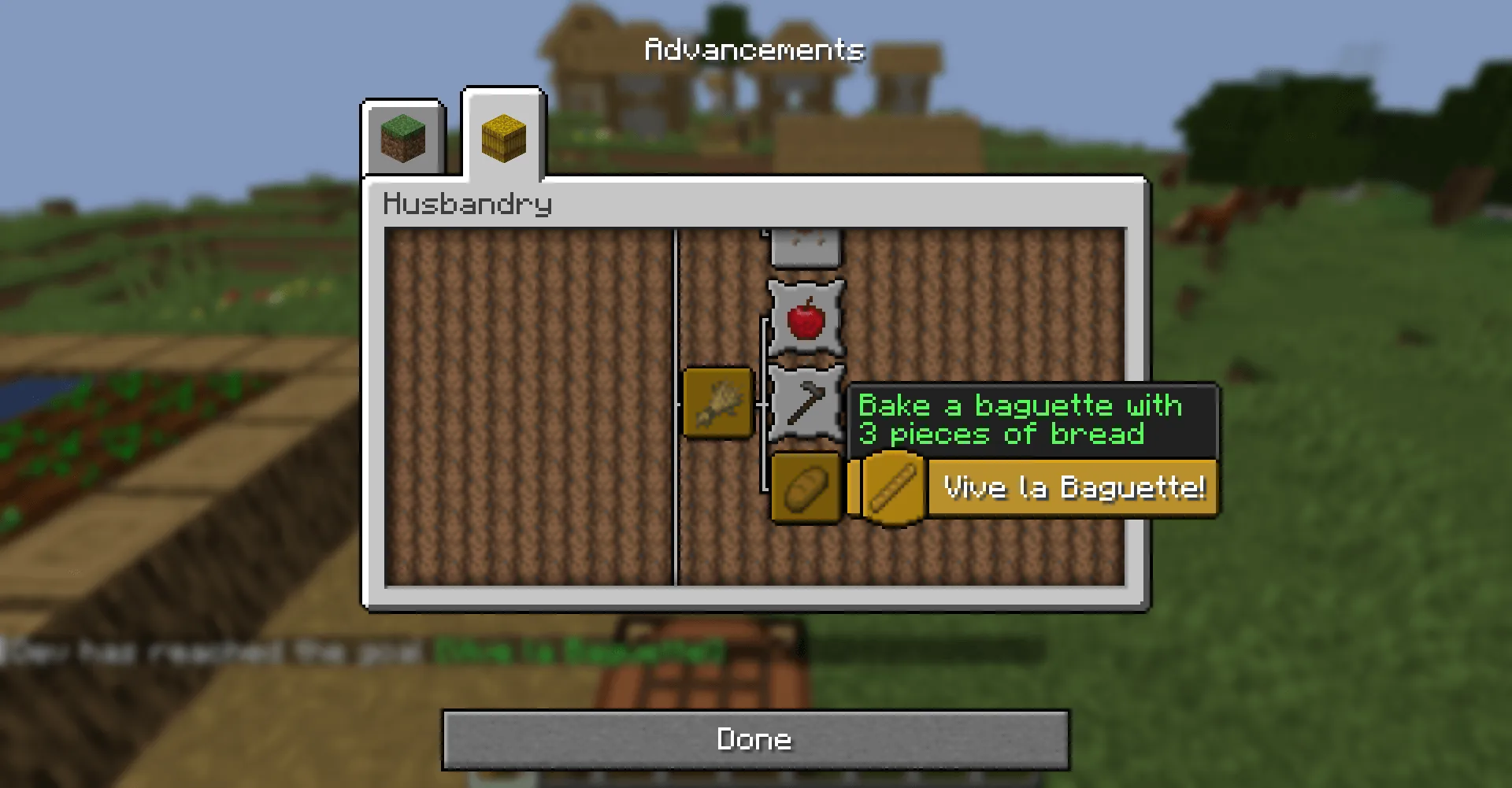
Task: Click the Advancements screen title
Action: 754,49
